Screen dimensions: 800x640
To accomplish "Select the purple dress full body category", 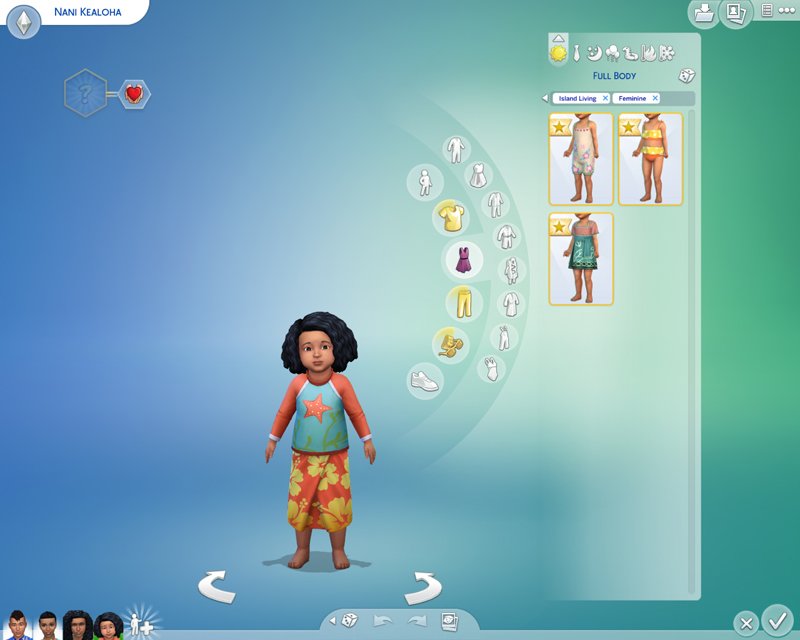I will 463,260.
